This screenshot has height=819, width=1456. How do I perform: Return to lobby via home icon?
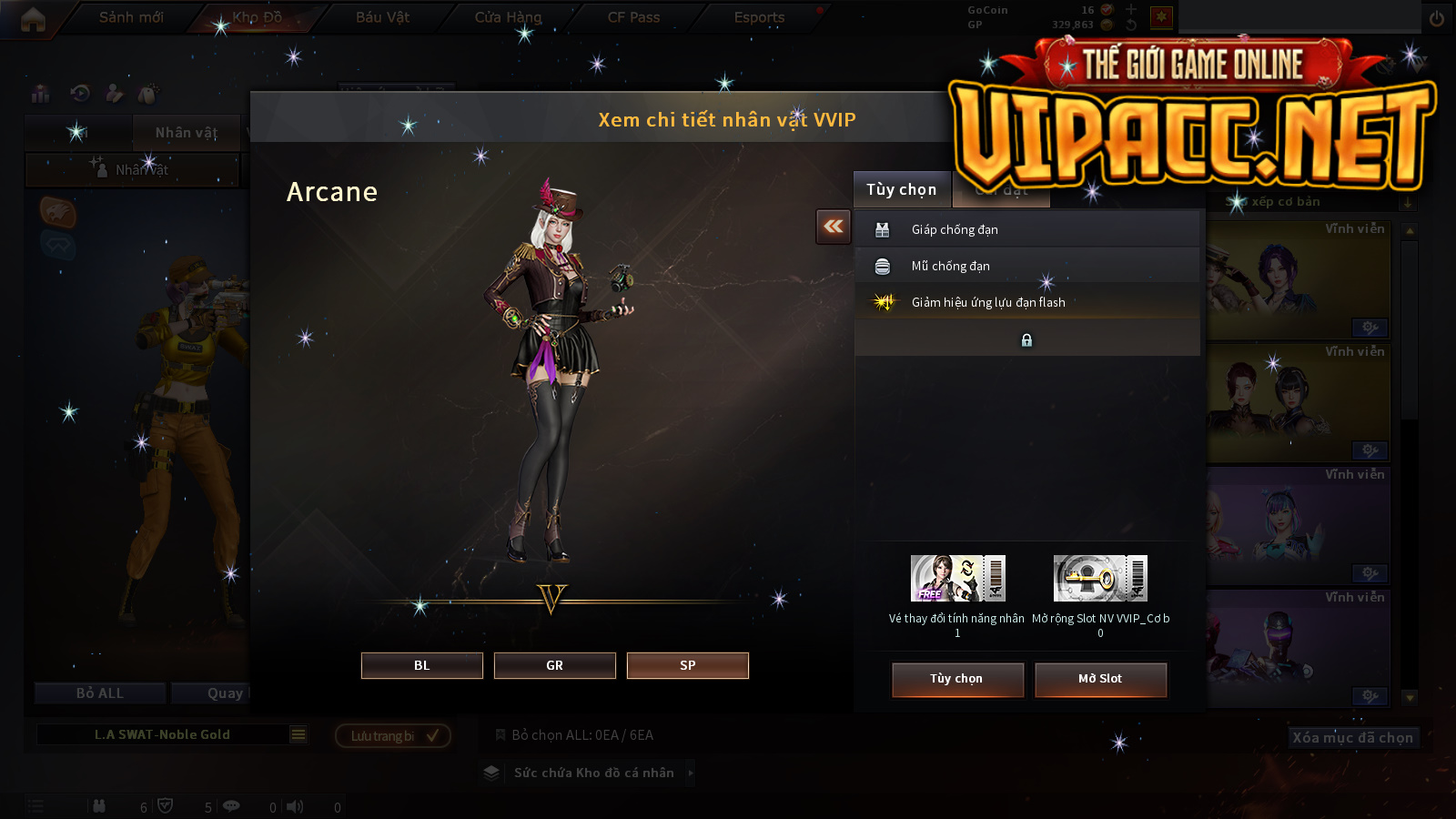pyautogui.click(x=33, y=19)
